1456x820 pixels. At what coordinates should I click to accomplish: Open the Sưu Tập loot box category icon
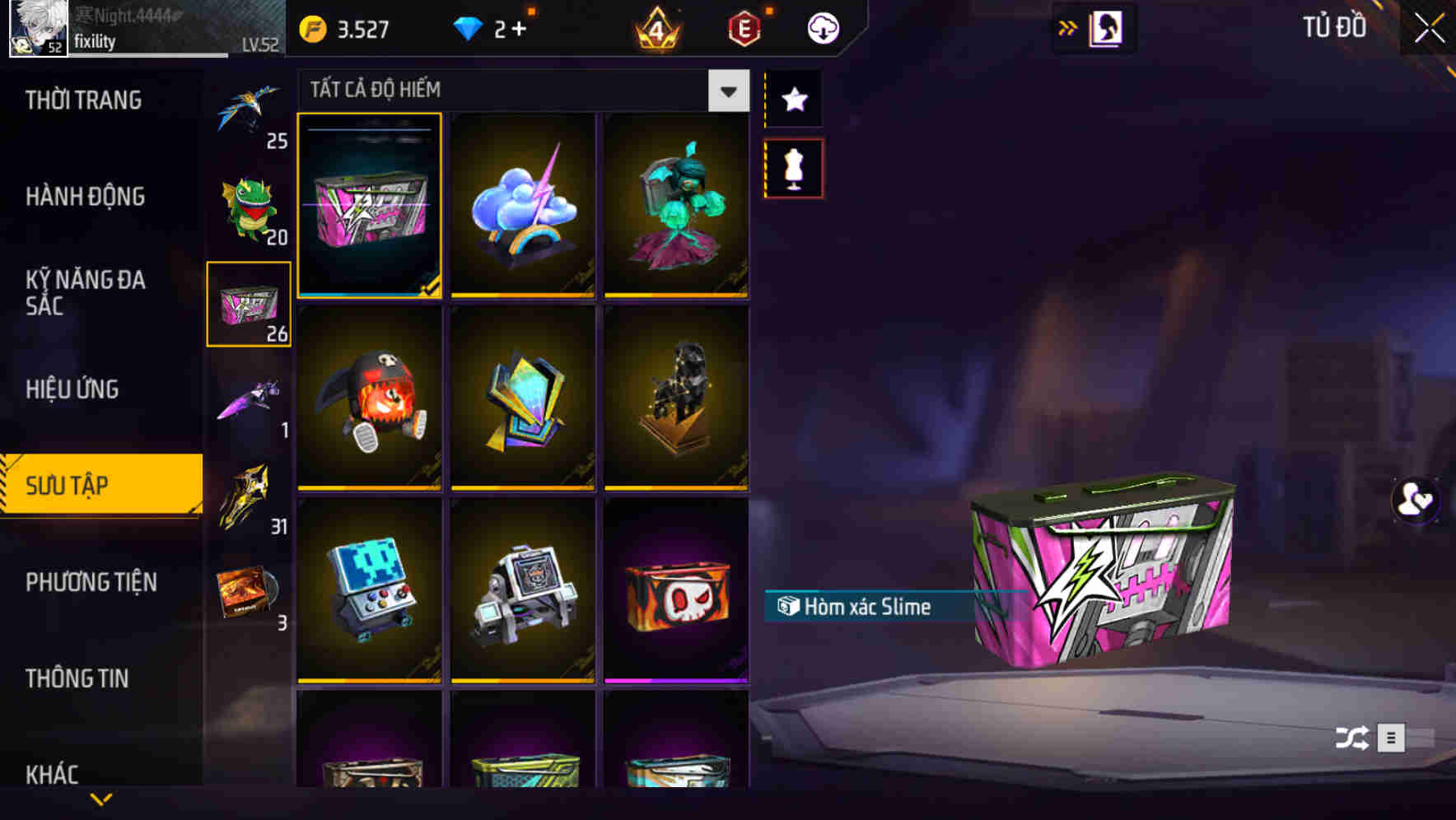coord(249,305)
